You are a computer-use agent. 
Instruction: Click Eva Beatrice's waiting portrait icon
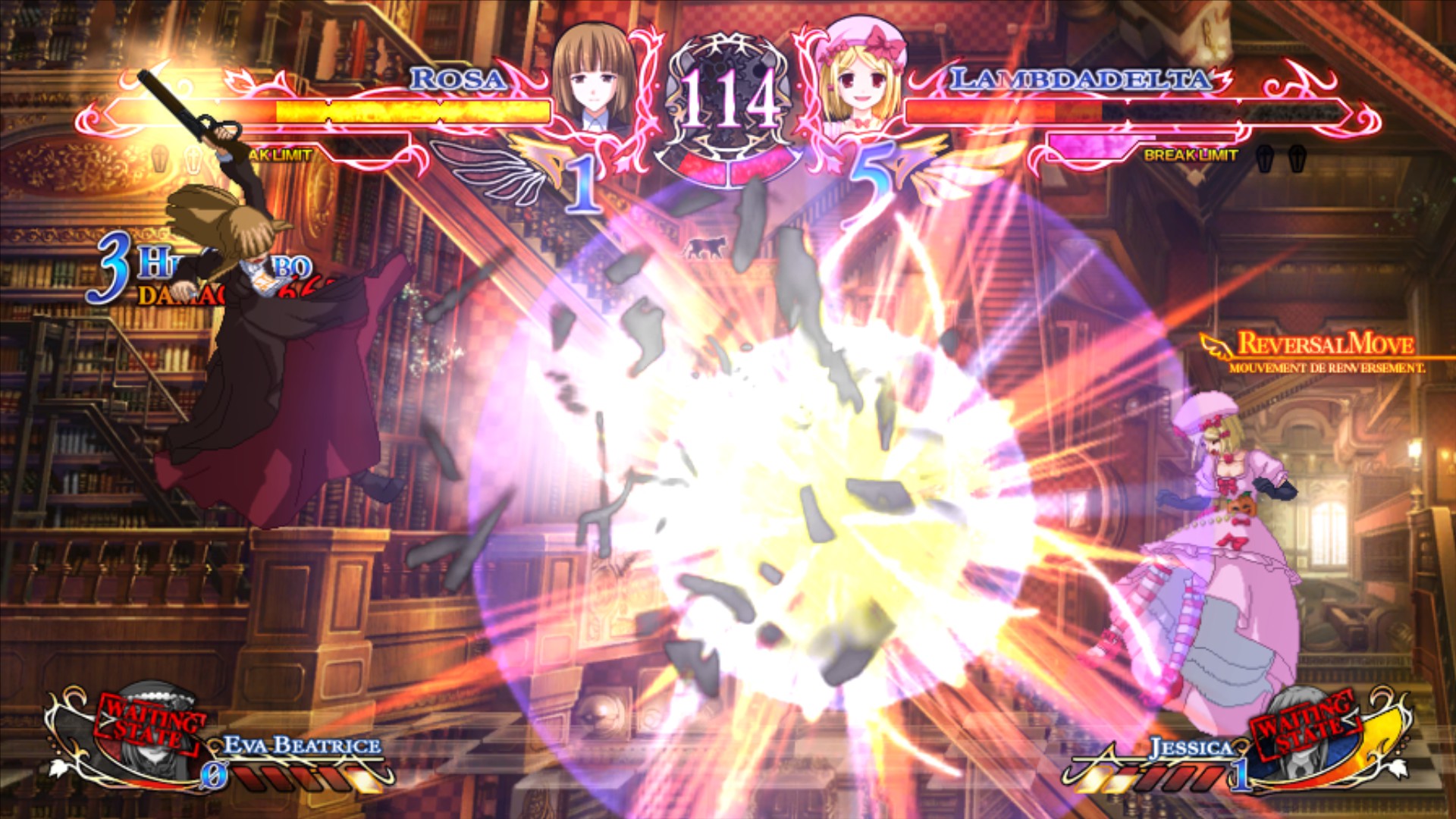tap(152, 747)
